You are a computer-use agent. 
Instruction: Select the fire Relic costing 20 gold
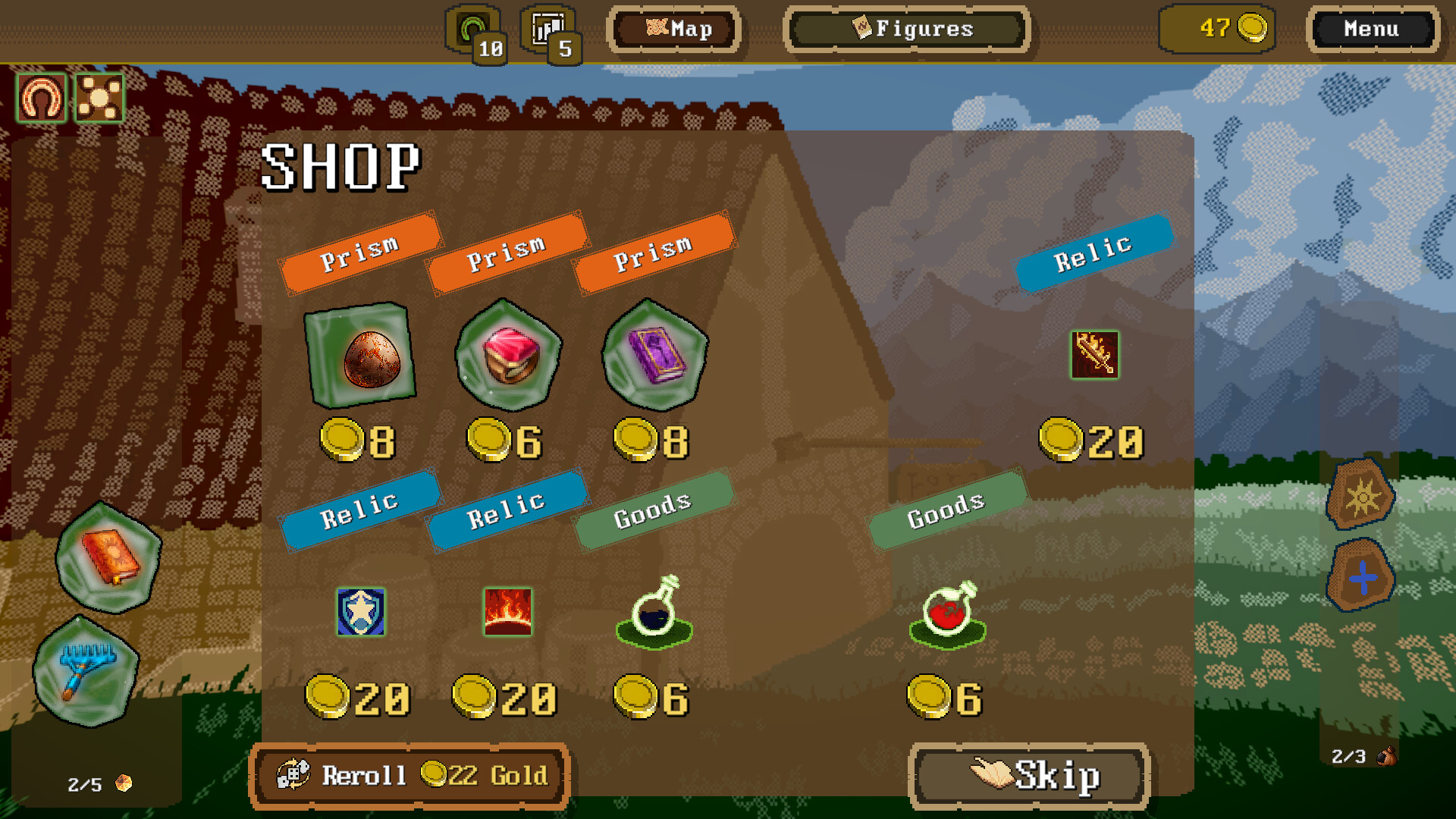point(508,613)
